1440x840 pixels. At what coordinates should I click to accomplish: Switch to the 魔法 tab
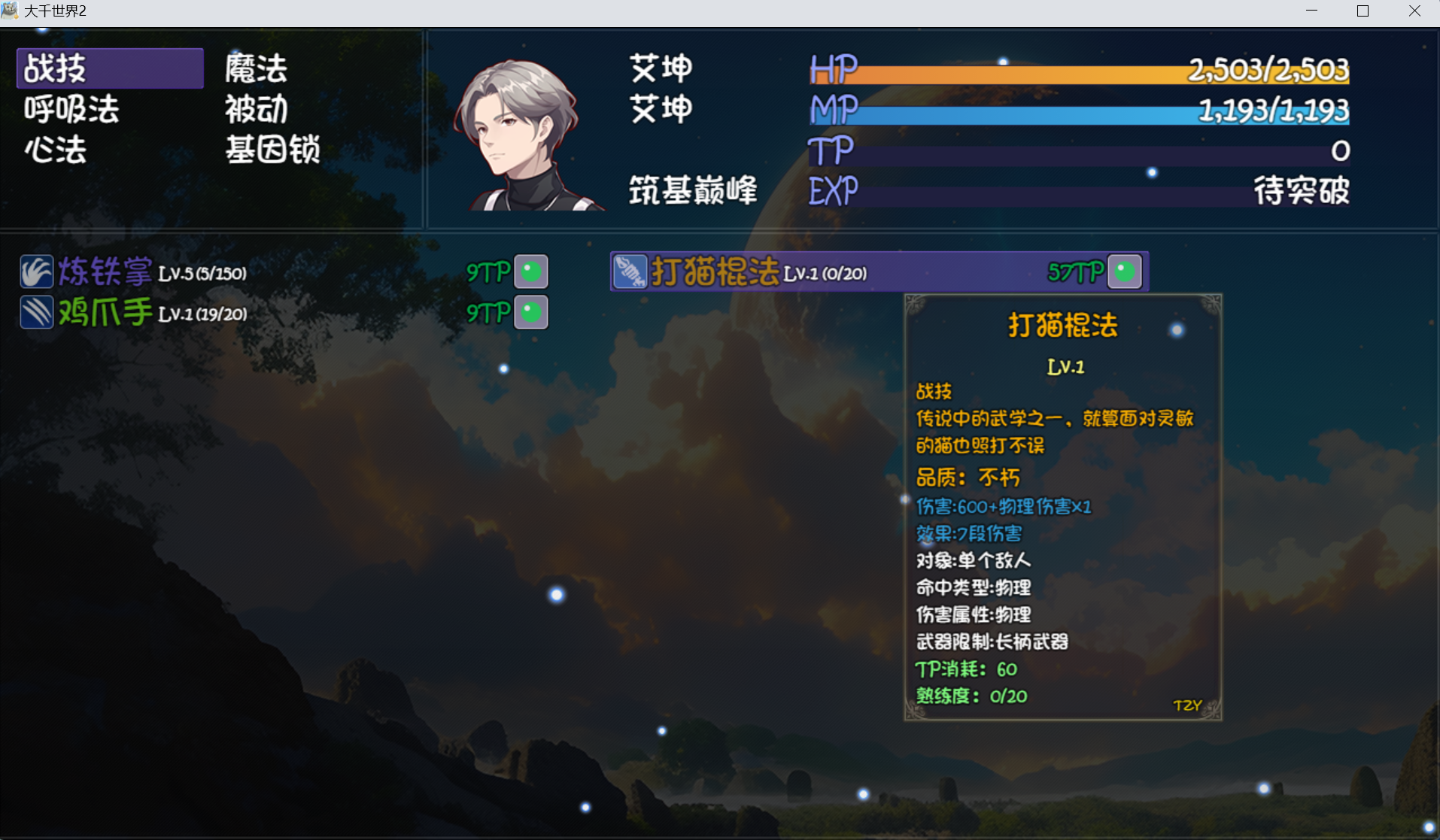(255, 67)
